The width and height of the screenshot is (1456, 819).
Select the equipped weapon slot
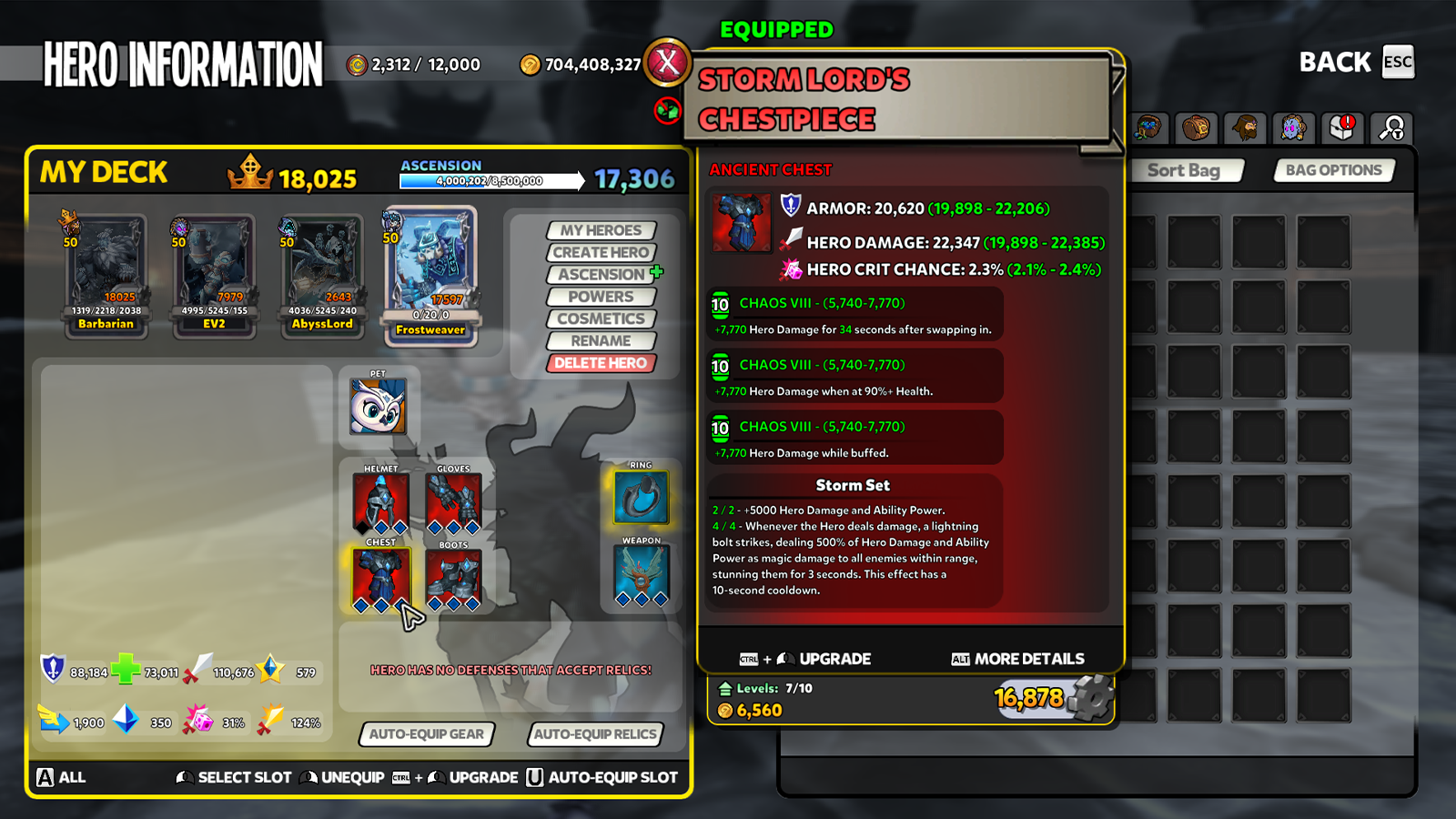[642, 575]
